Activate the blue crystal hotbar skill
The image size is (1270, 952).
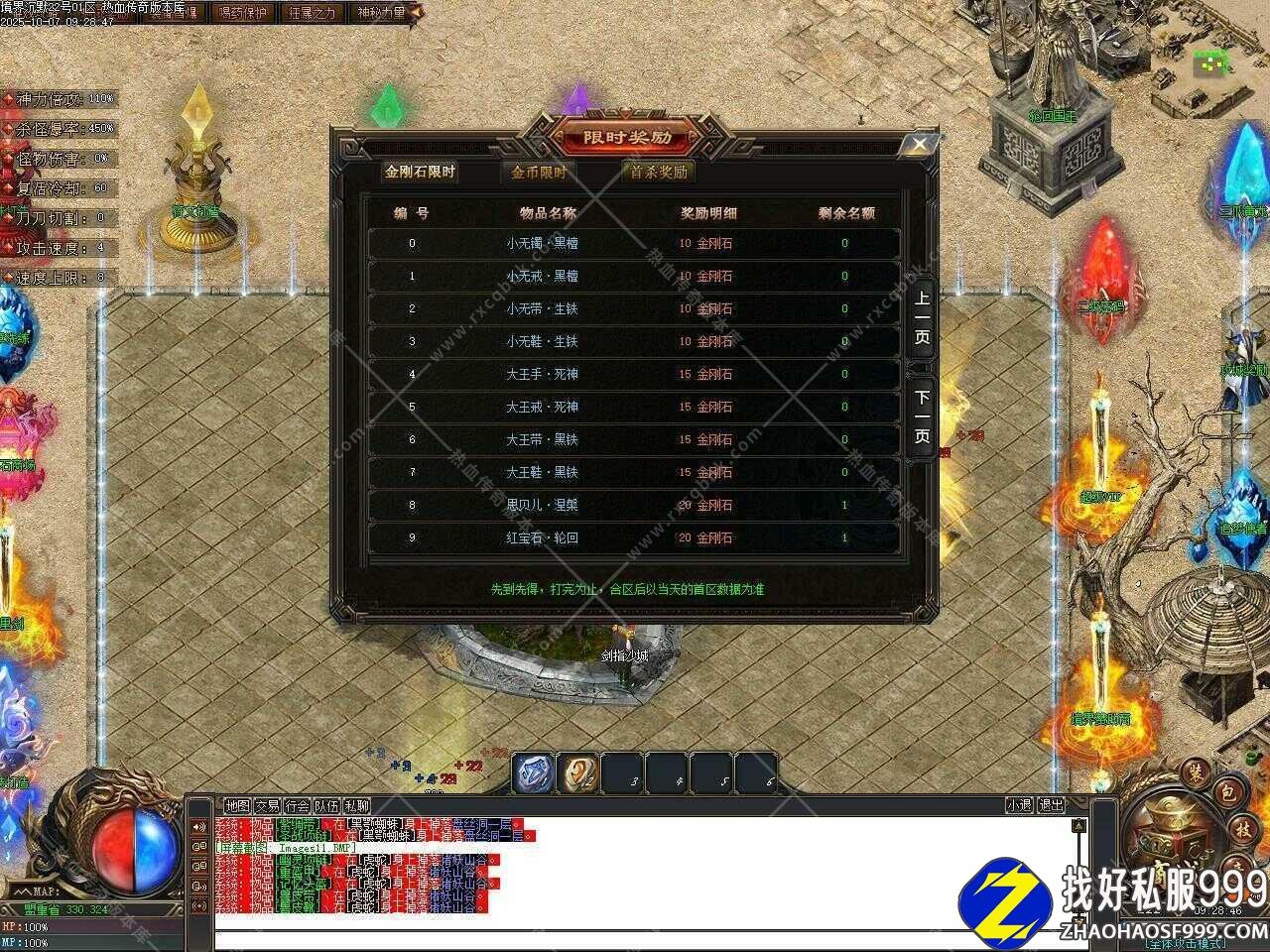534,773
